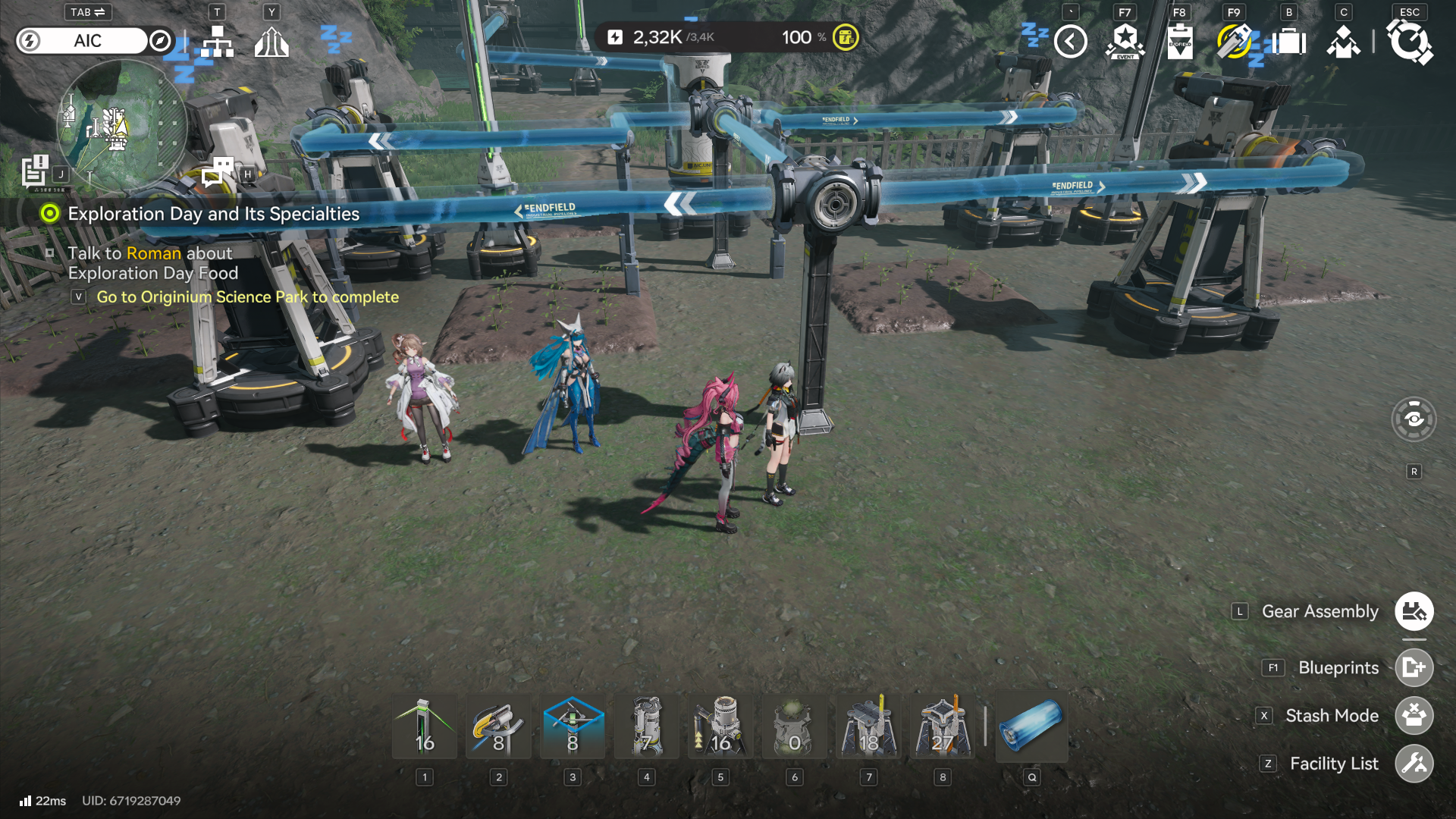The image size is (1456, 819).
Task: Choose the green zipline tower hotbar slot
Action: pos(425,726)
